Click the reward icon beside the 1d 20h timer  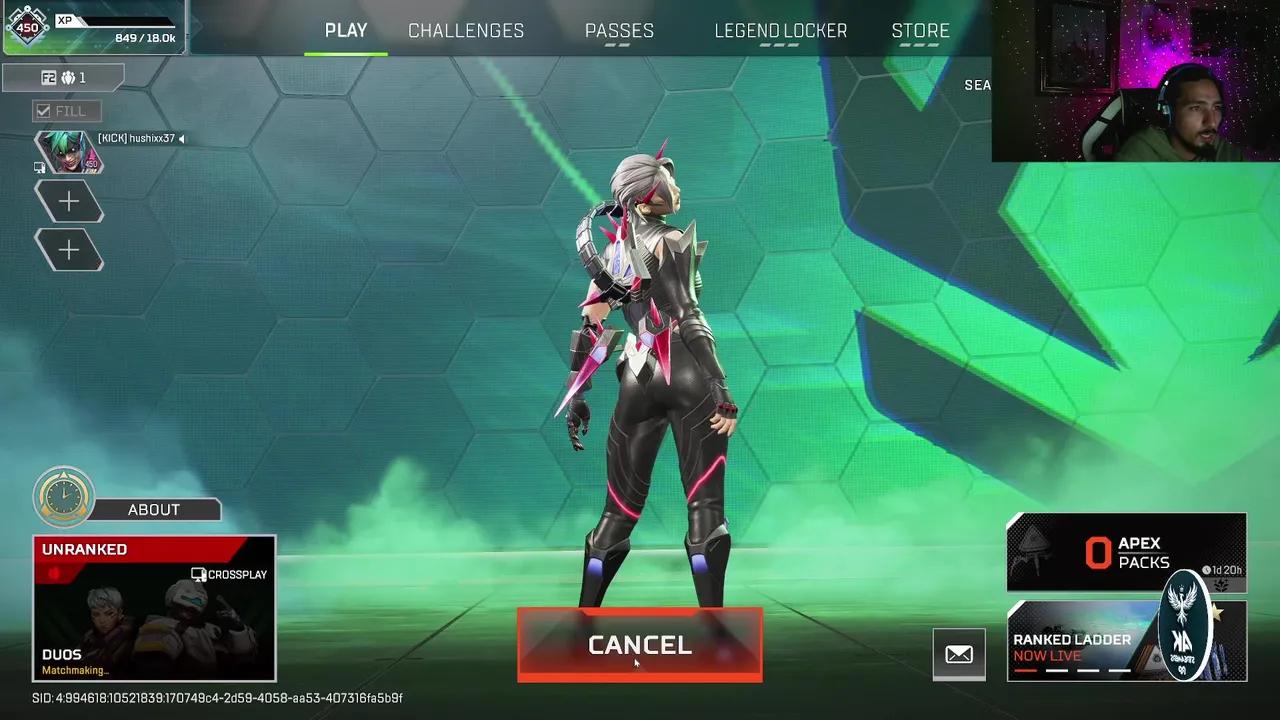coord(1222,583)
